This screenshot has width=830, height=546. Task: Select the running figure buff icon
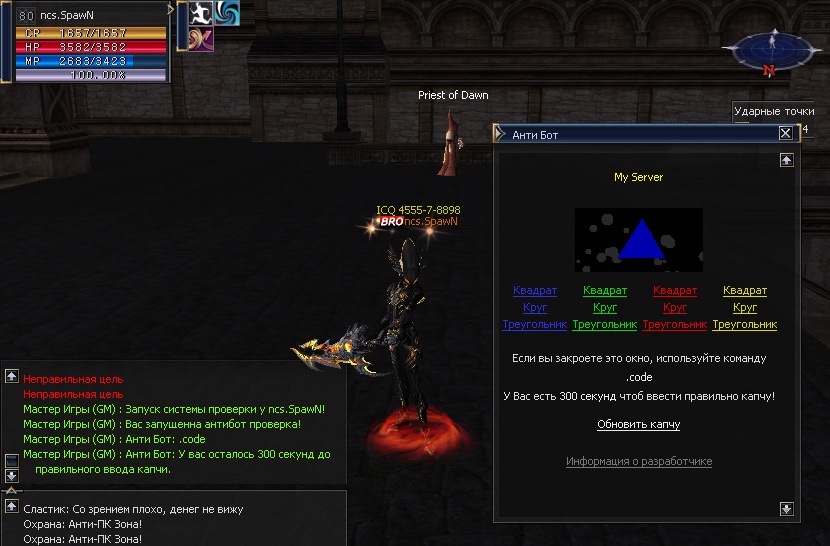coord(201,13)
